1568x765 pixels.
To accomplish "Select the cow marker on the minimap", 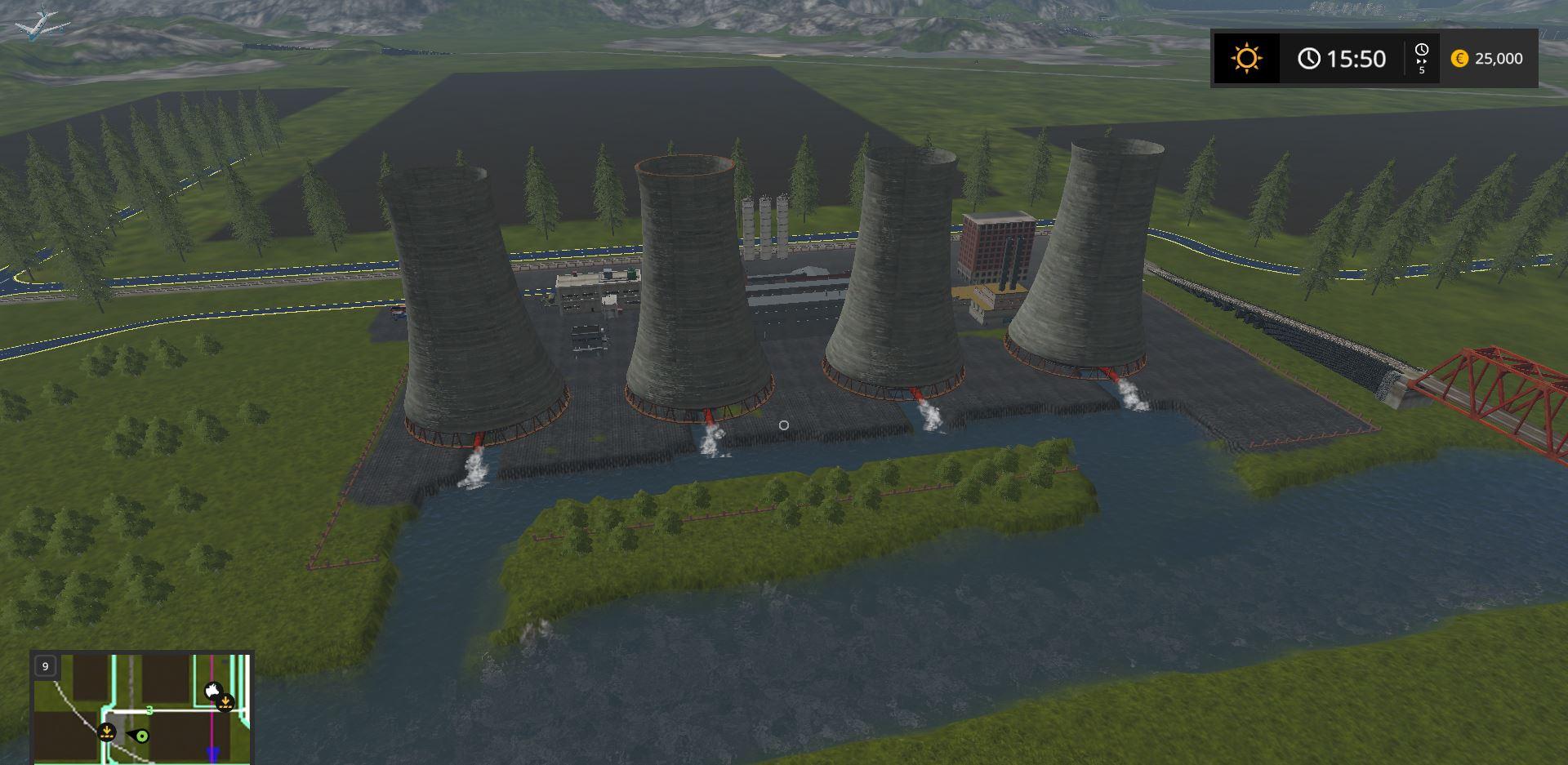I will pos(213,692).
